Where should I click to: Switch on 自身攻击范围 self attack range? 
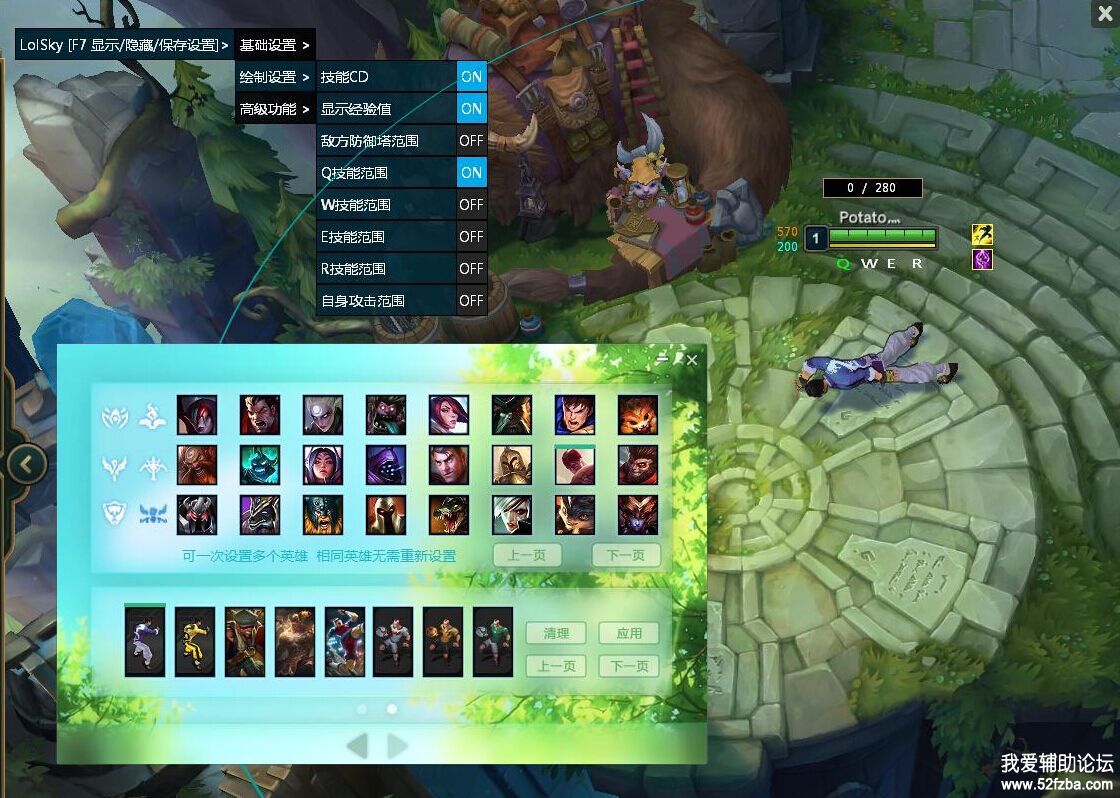tap(471, 301)
